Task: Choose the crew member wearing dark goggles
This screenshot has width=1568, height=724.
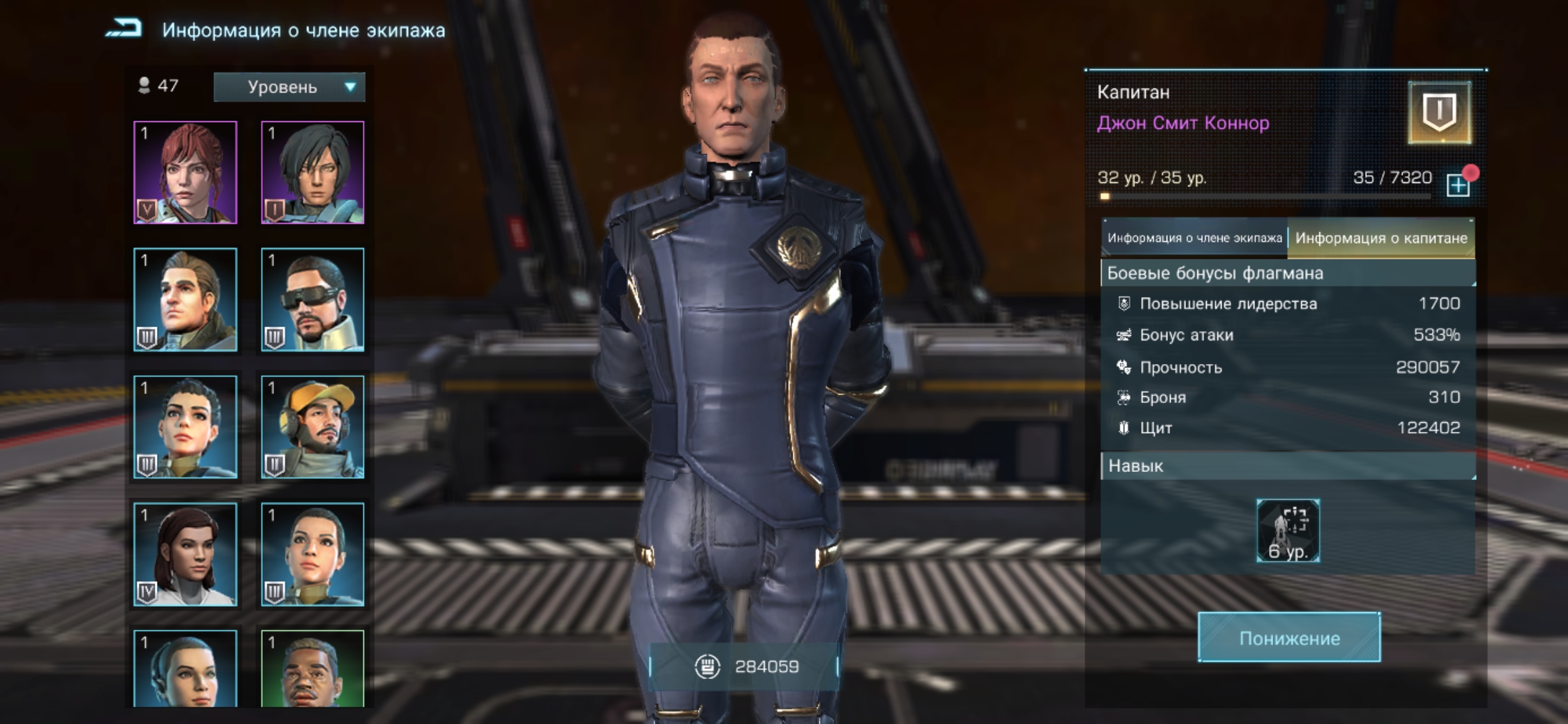Action: (x=313, y=300)
